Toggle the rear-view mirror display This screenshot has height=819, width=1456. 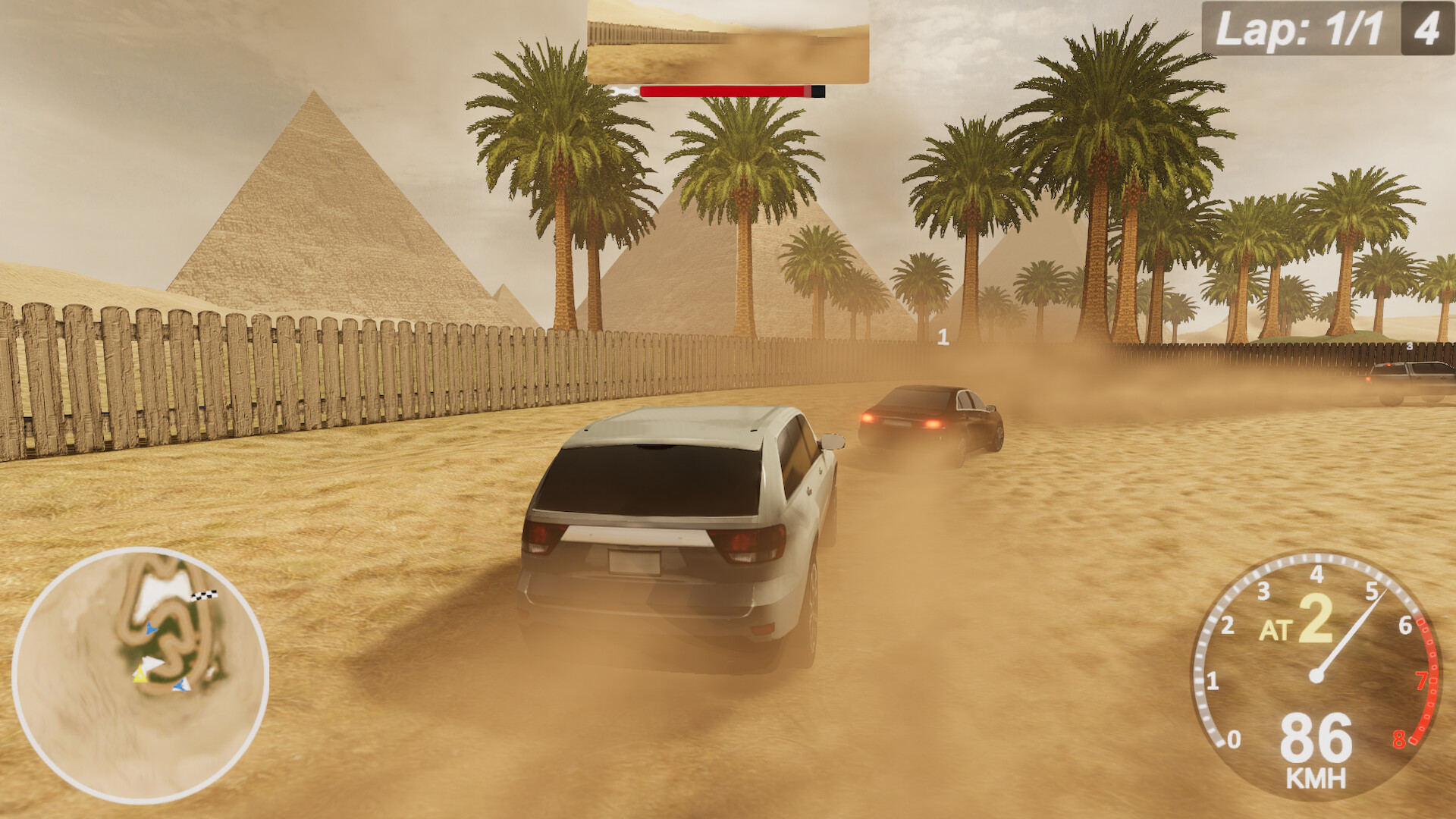pyautogui.click(x=724, y=42)
